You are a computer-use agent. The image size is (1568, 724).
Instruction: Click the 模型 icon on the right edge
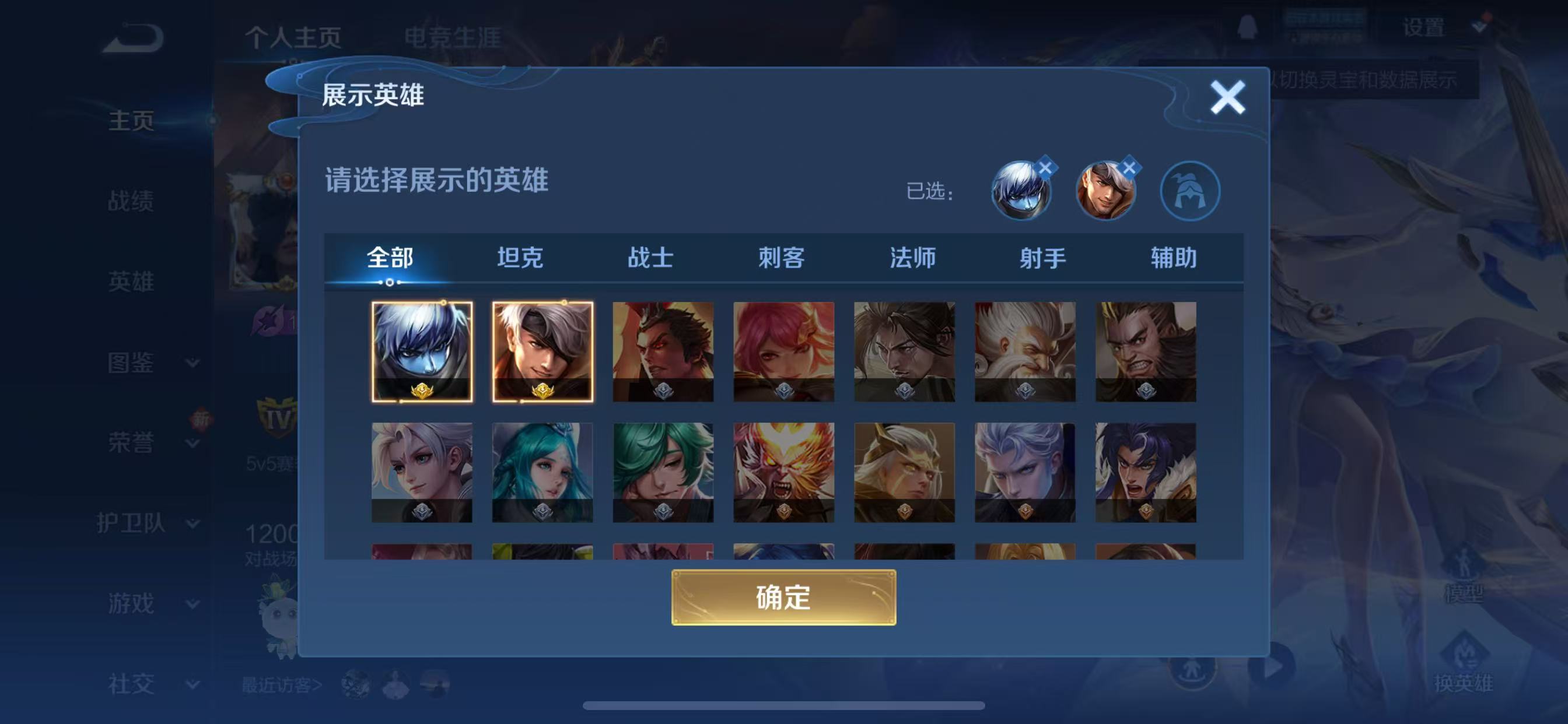(1465, 575)
